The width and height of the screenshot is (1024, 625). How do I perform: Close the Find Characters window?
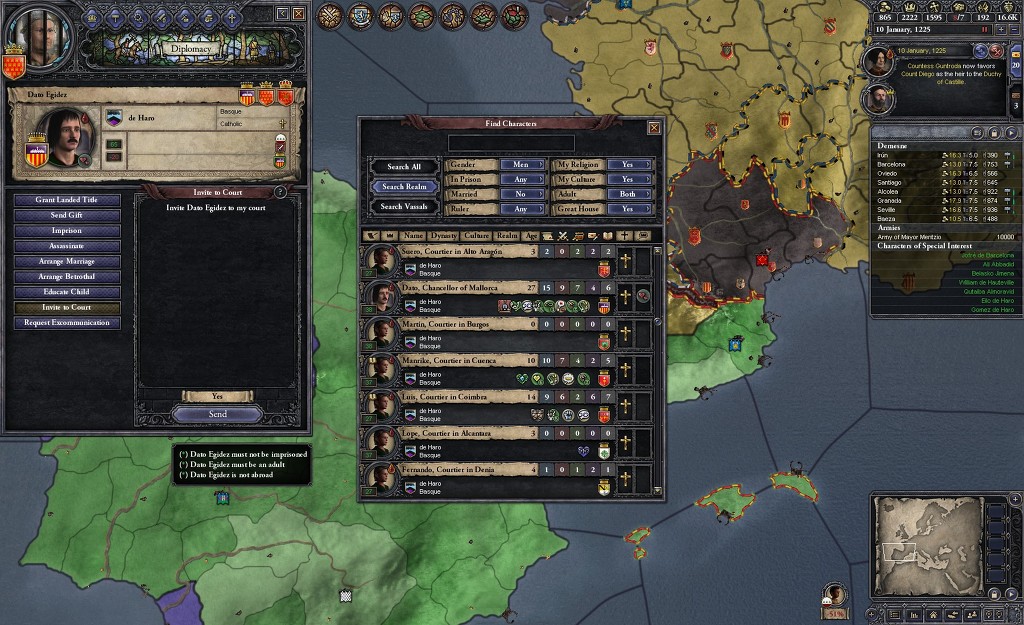point(654,128)
